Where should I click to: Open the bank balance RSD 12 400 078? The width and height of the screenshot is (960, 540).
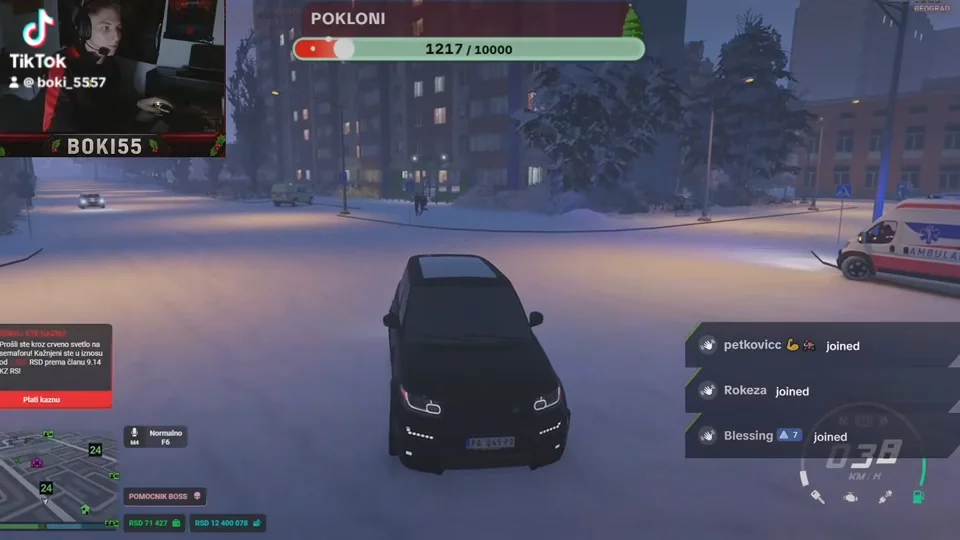[x=228, y=523]
